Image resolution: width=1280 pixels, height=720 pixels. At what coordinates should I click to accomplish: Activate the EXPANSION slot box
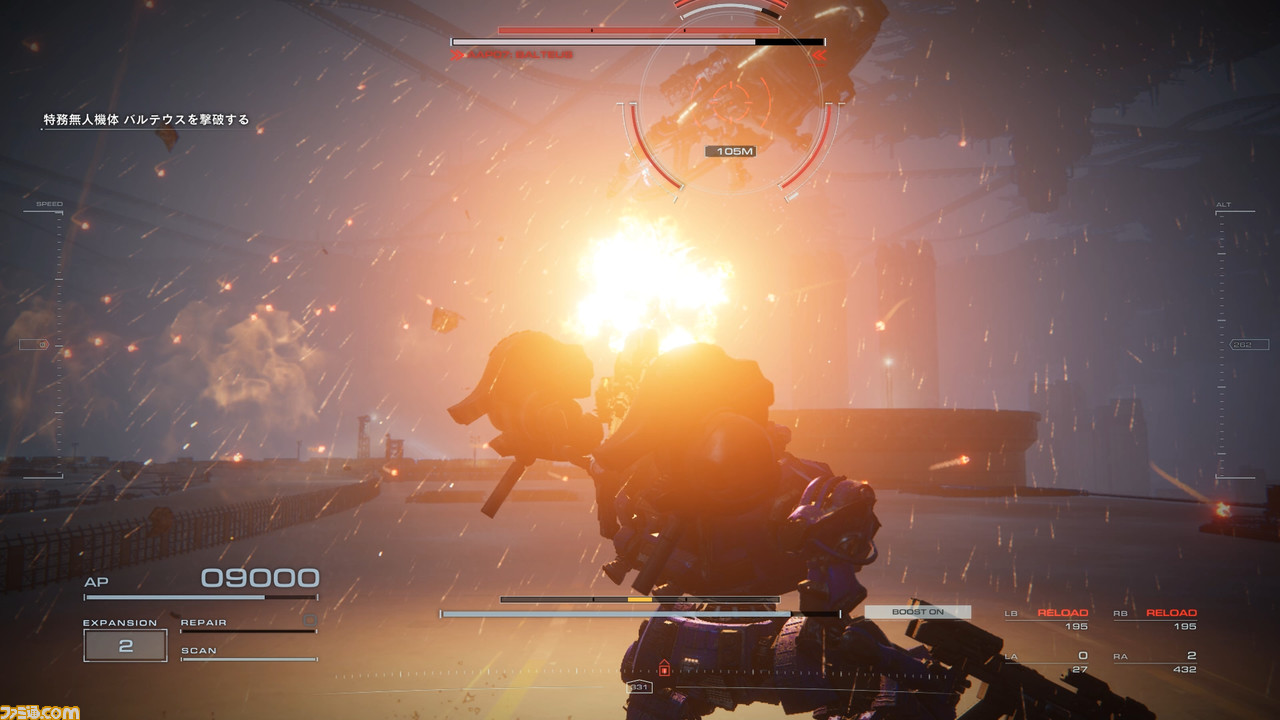[125, 646]
